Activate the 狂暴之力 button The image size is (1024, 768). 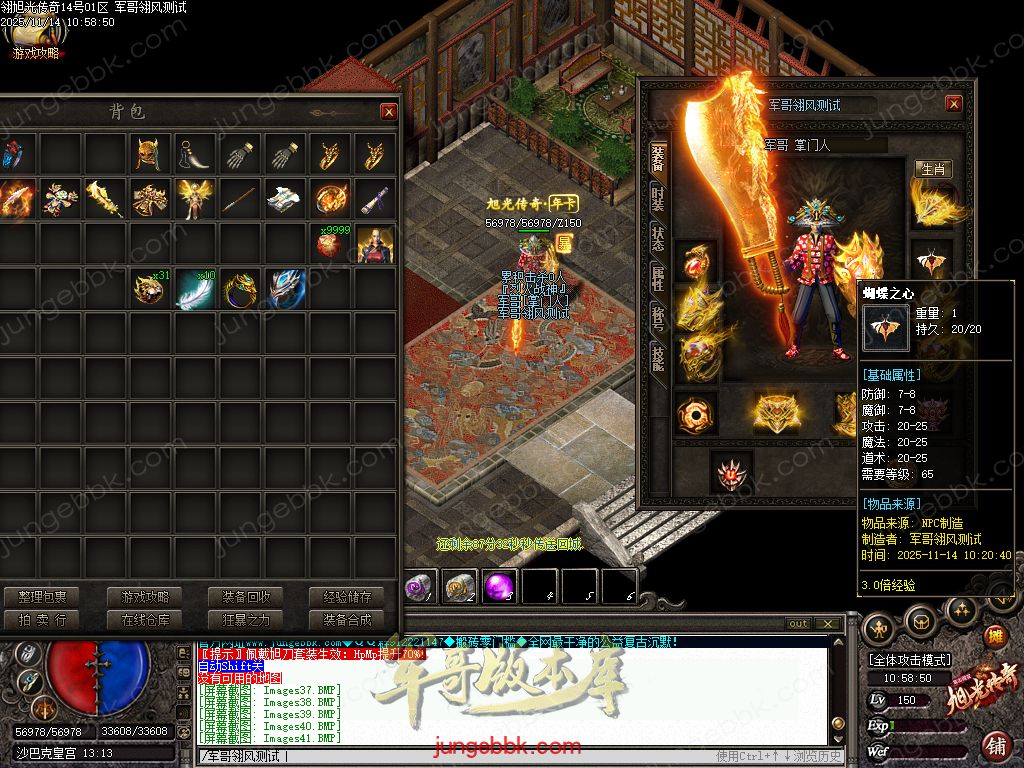pyautogui.click(x=246, y=620)
